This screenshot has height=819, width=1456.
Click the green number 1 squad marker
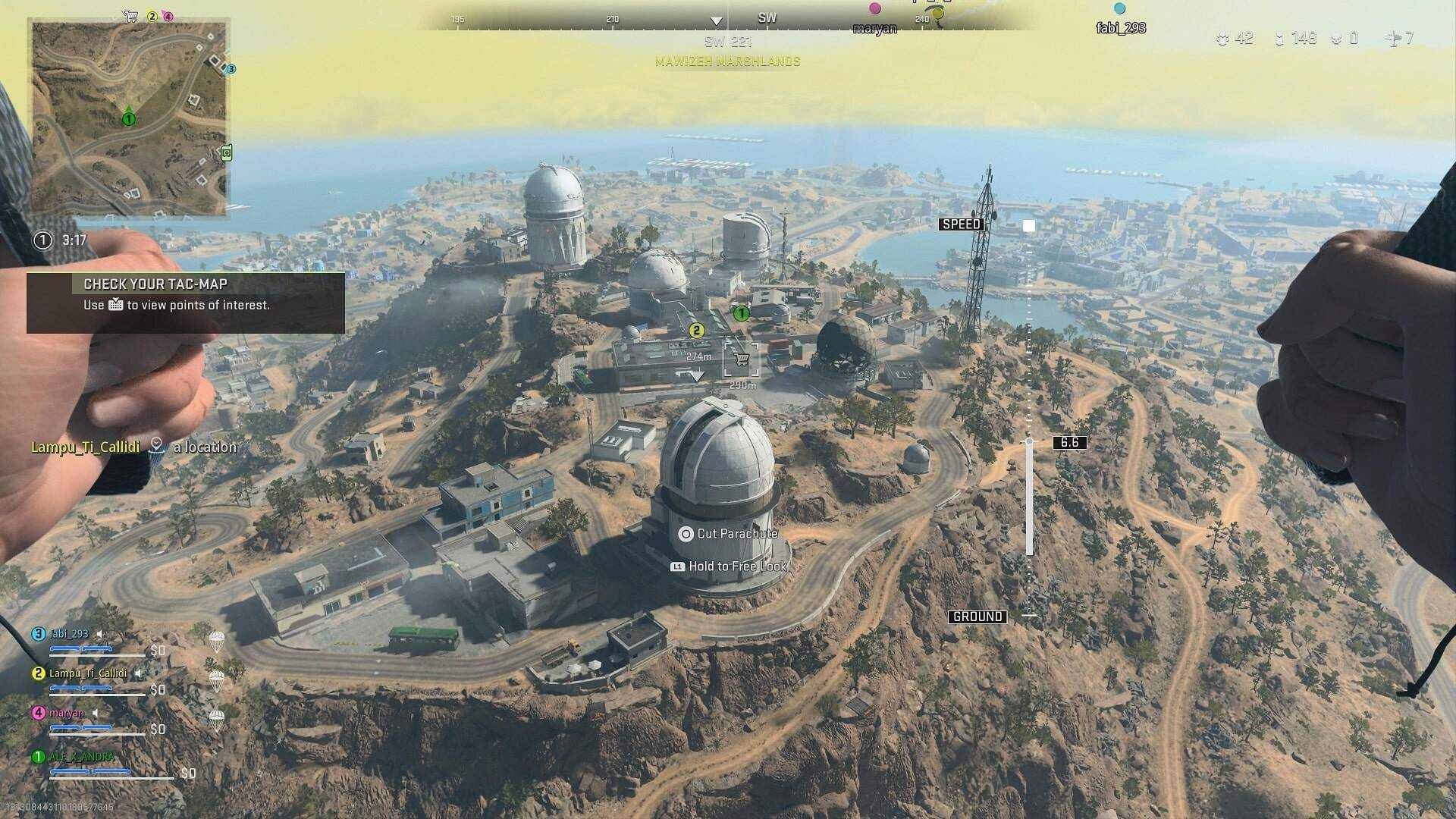[x=741, y=312]
